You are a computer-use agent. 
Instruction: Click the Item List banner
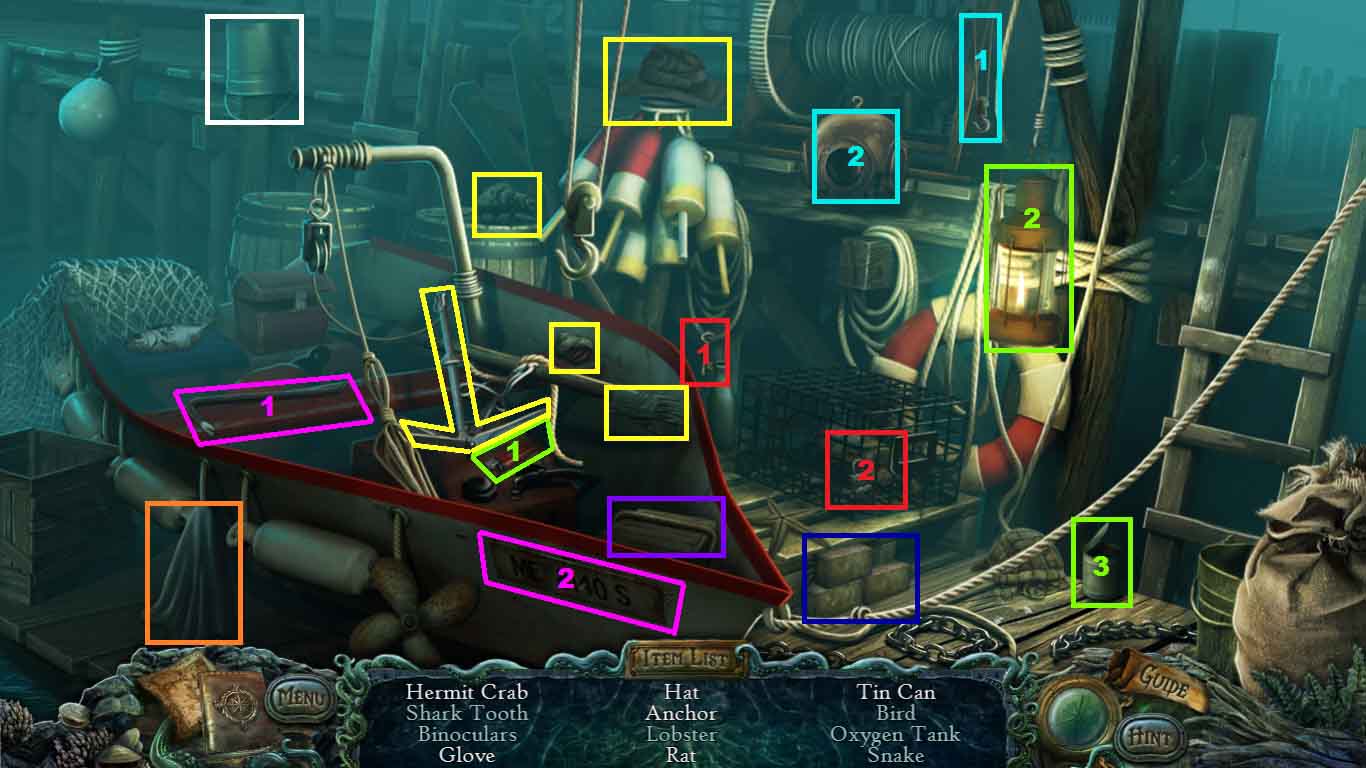[683, 656]
